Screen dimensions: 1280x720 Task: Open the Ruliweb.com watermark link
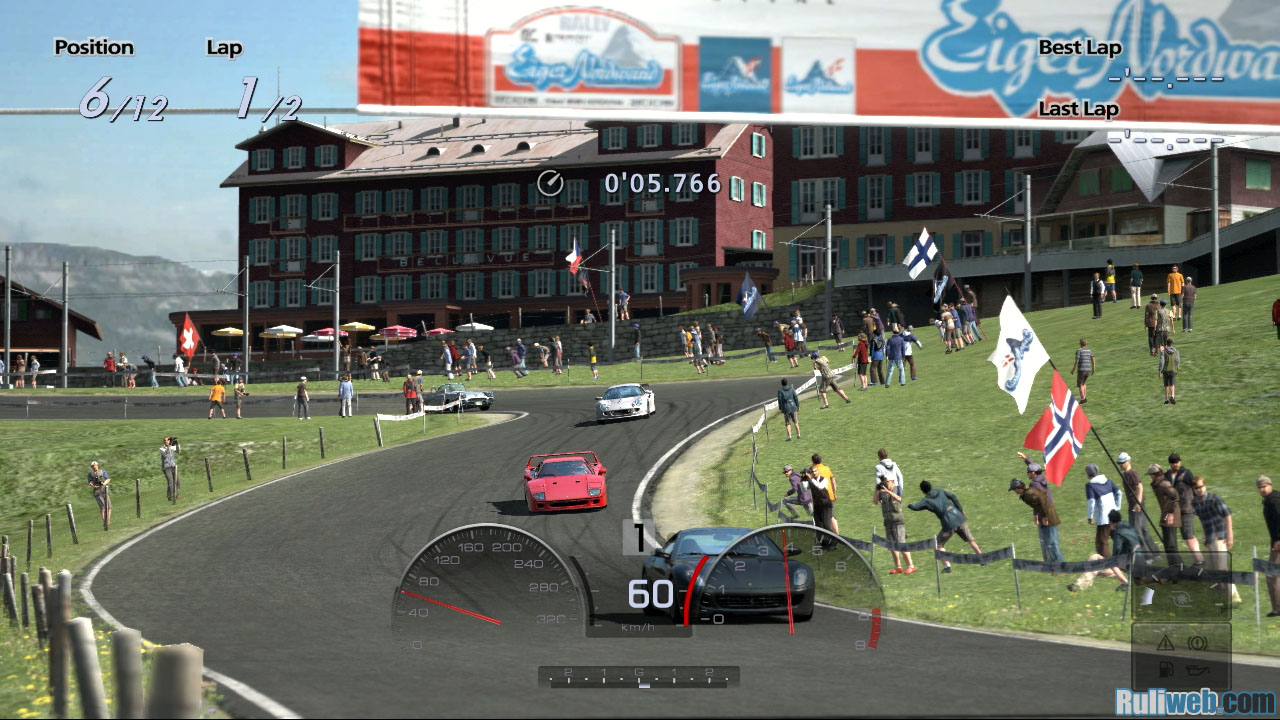(1194, 701)
